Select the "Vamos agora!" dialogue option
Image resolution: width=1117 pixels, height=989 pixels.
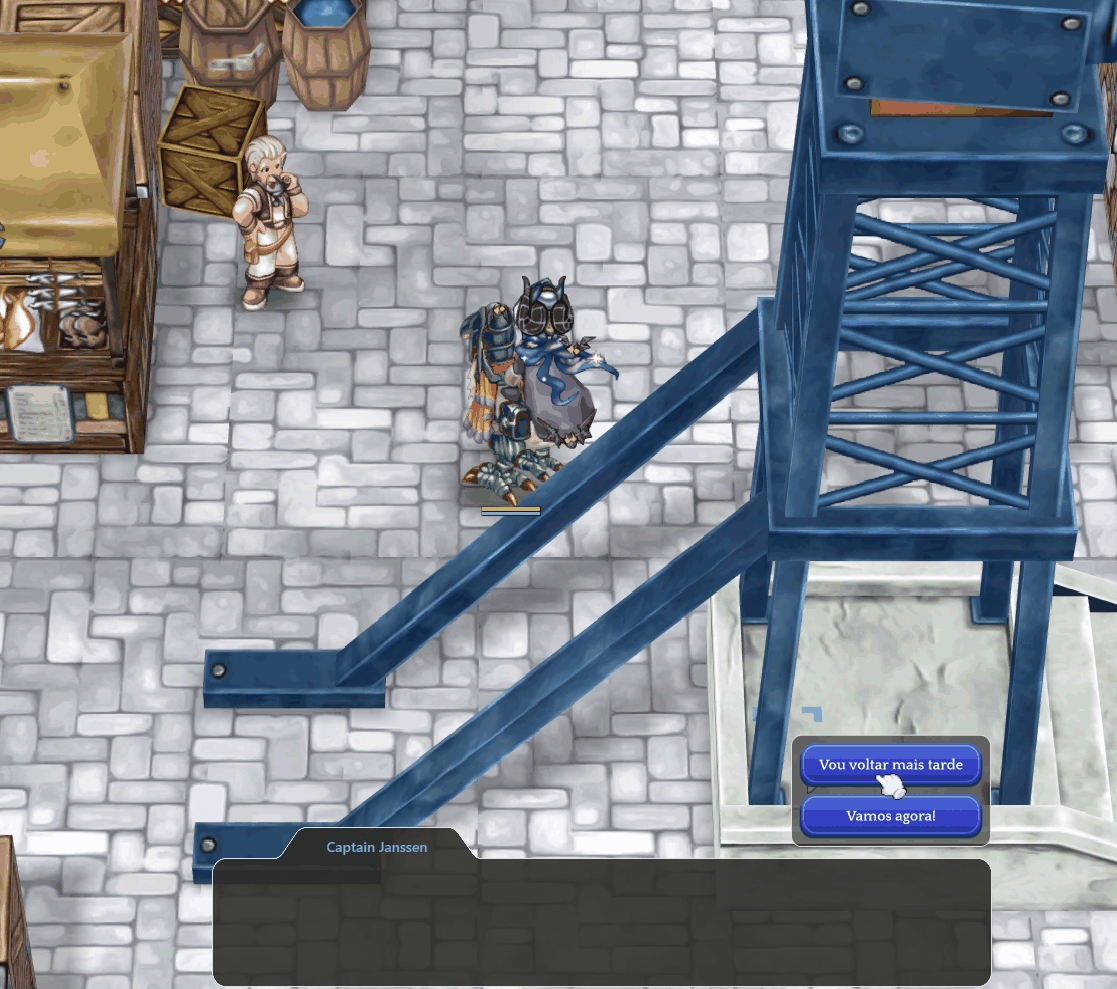click(890, 816)
